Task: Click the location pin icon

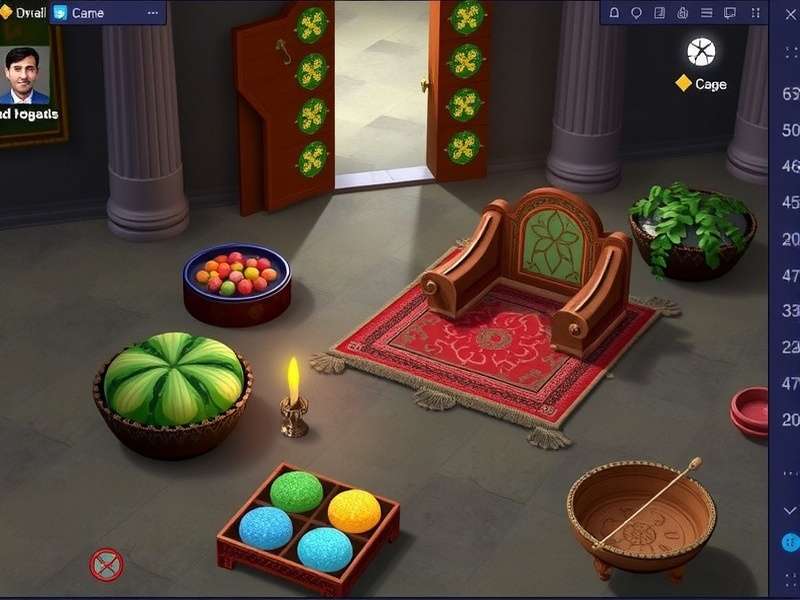Action: (637, 13)
